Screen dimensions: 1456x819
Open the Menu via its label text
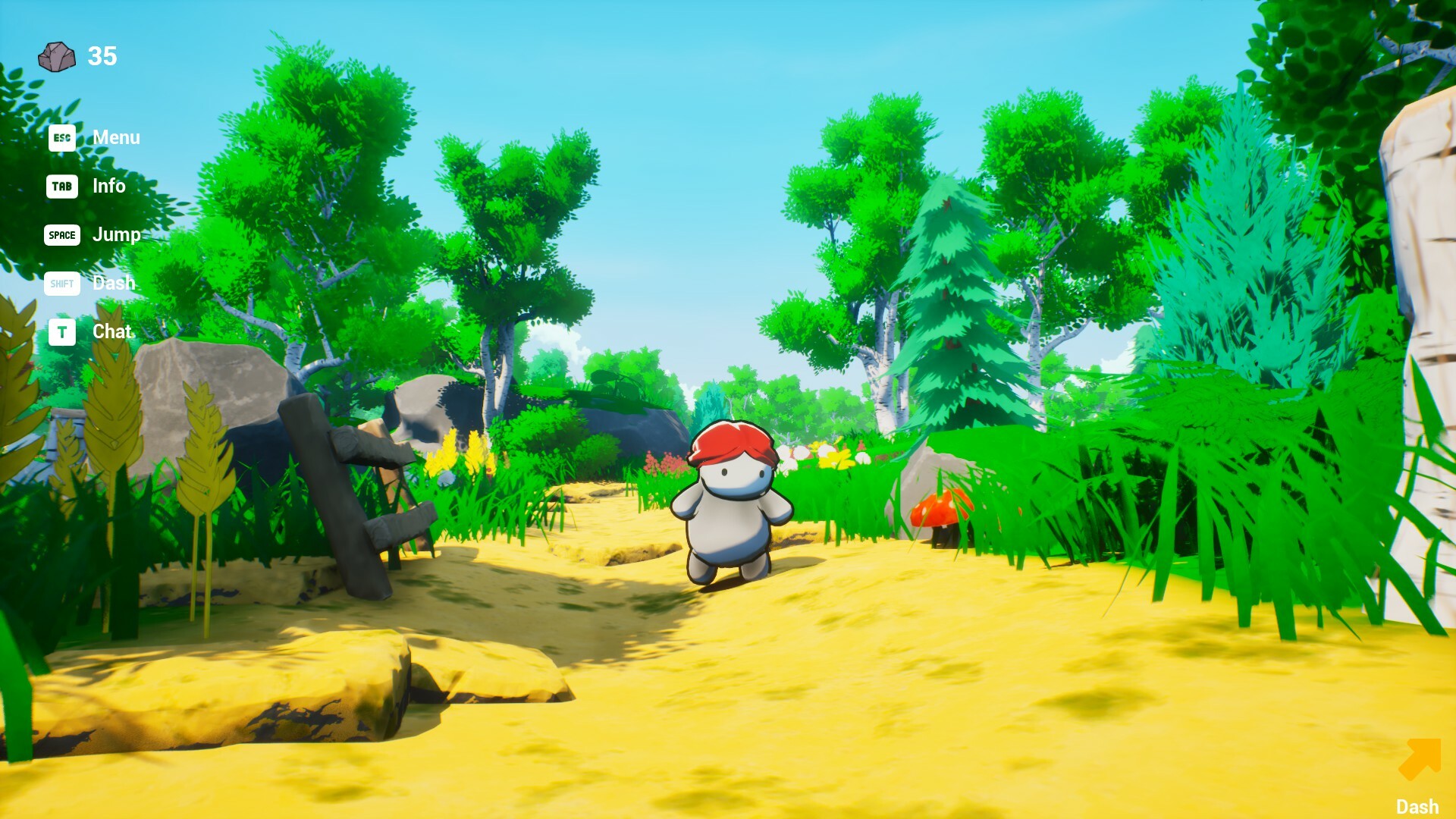(x=115, y=138)
